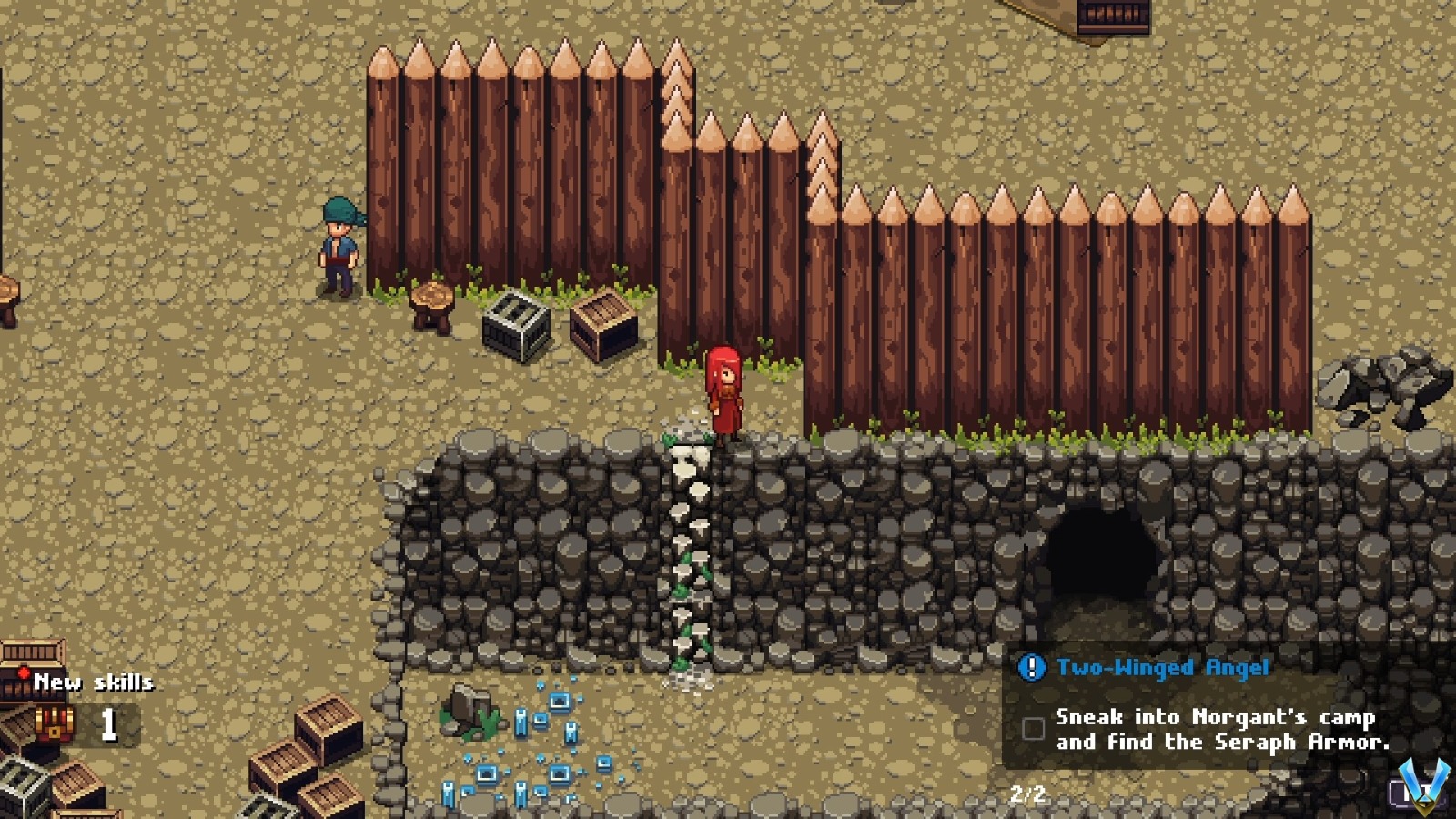Click the green-capped villager NPC
This screenshot has width=1456, height=819.
339,246
